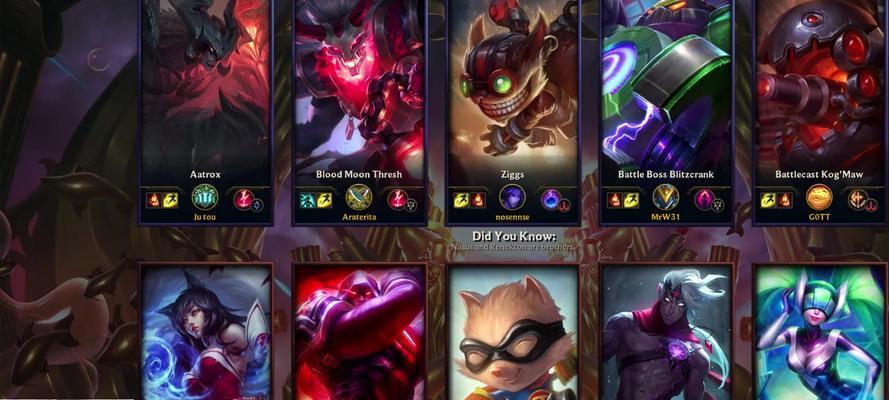The width and height of the screenshot is (889, 400).
Task: Click the mastery emblem above MrW31
Action: coord(666,197)
